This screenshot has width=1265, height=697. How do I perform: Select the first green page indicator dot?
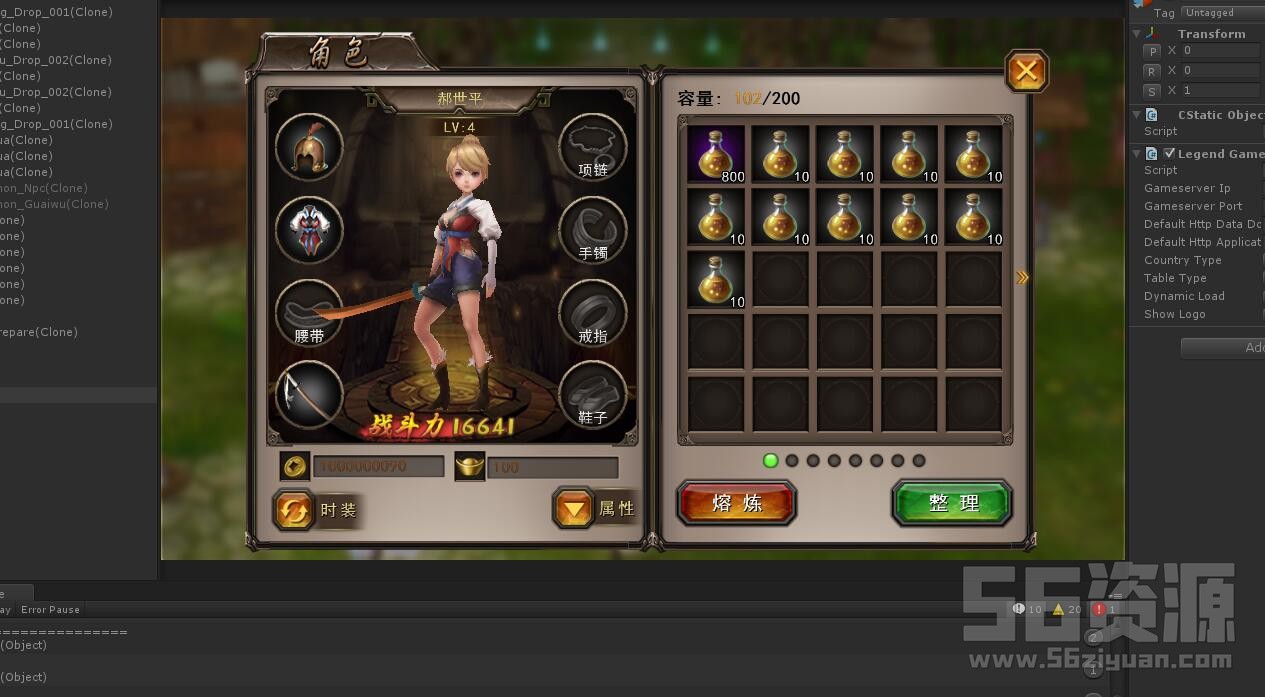click(770, 461)
